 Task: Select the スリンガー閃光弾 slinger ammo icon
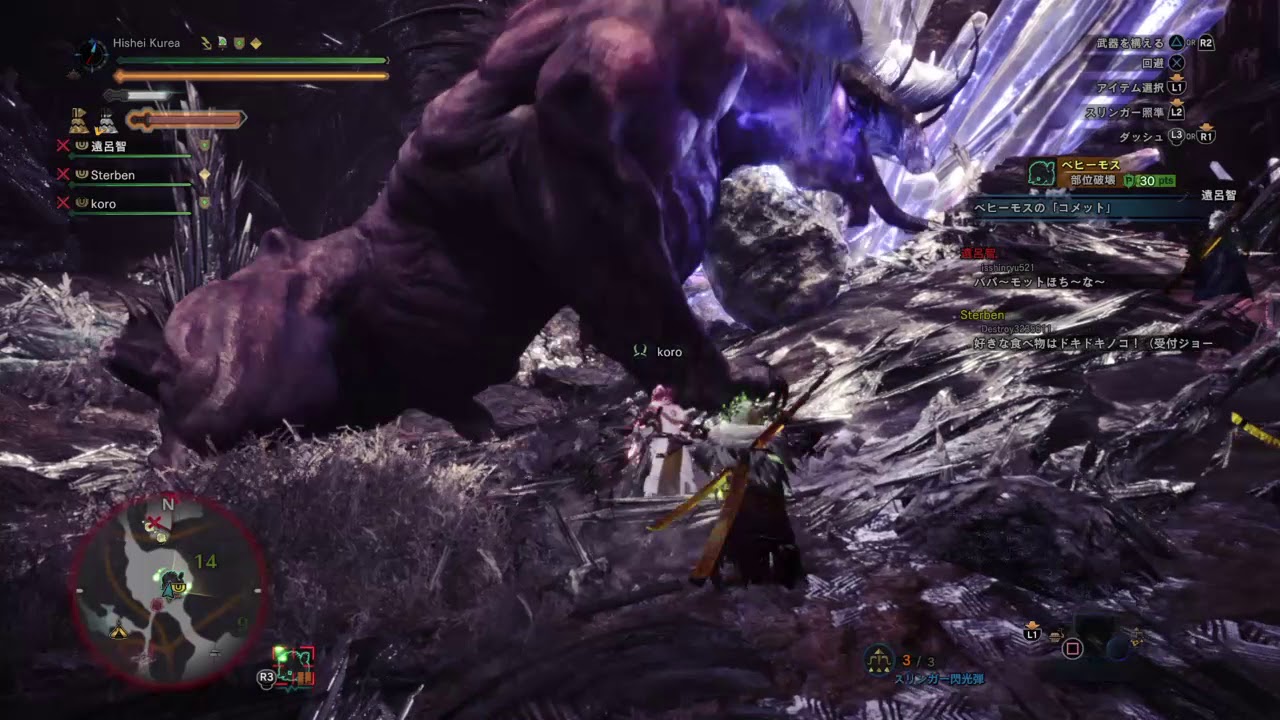[879, 659]
